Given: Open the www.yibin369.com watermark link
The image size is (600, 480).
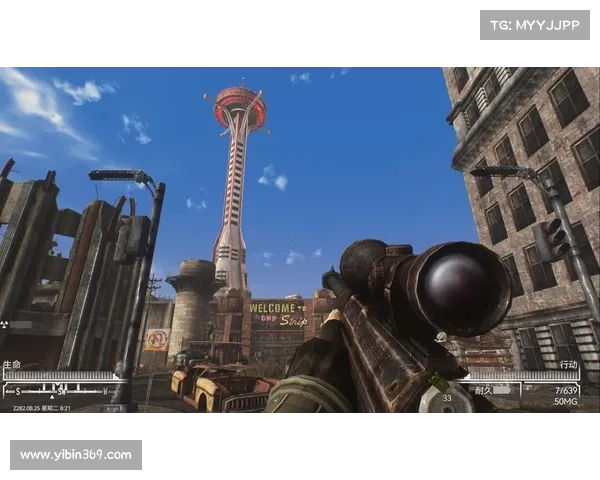Looking at the screenshot, I should [76, 455].
